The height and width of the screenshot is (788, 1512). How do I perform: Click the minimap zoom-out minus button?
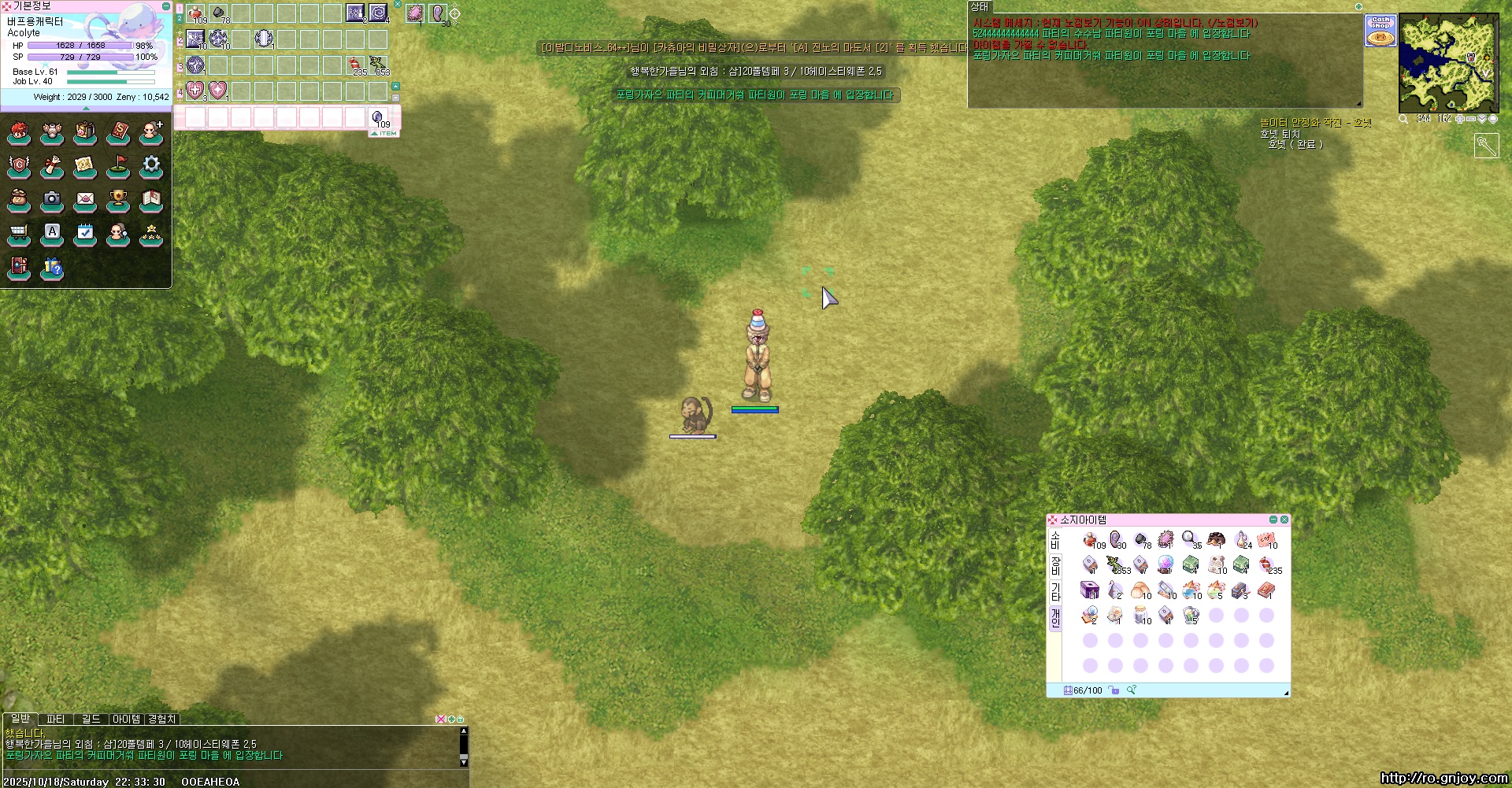(1470, 119)
